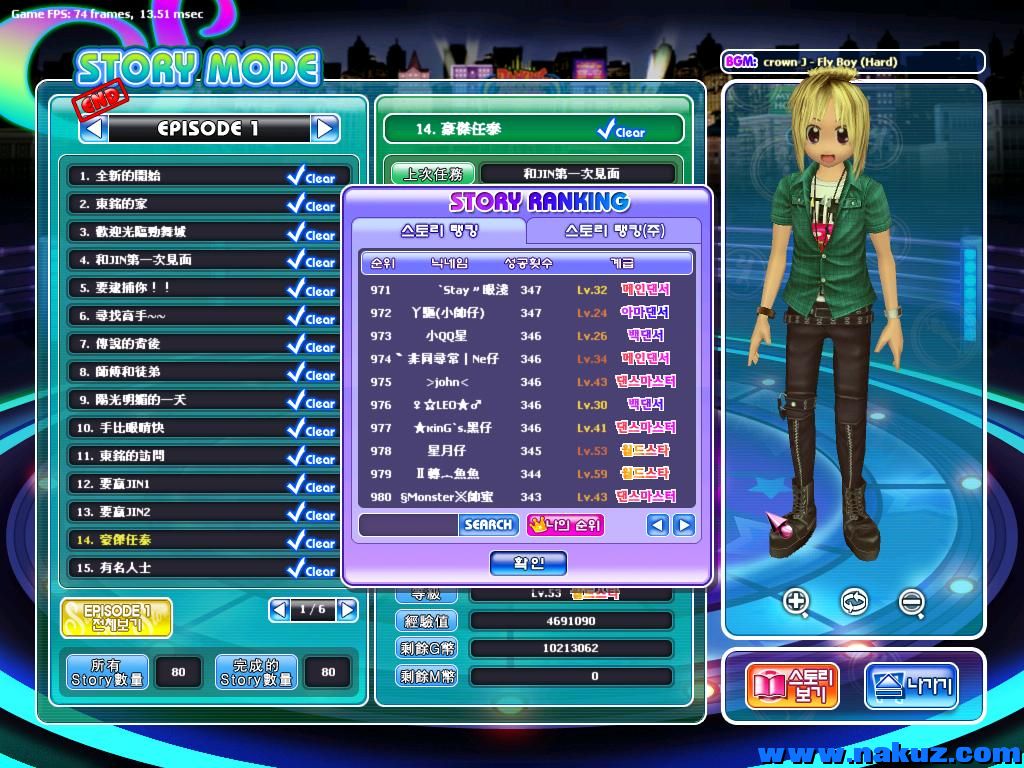This screenshot has height=768, width=1024.
Task: Click the SEARCH button in Story Ranking
Action: (x=488, y=524)
